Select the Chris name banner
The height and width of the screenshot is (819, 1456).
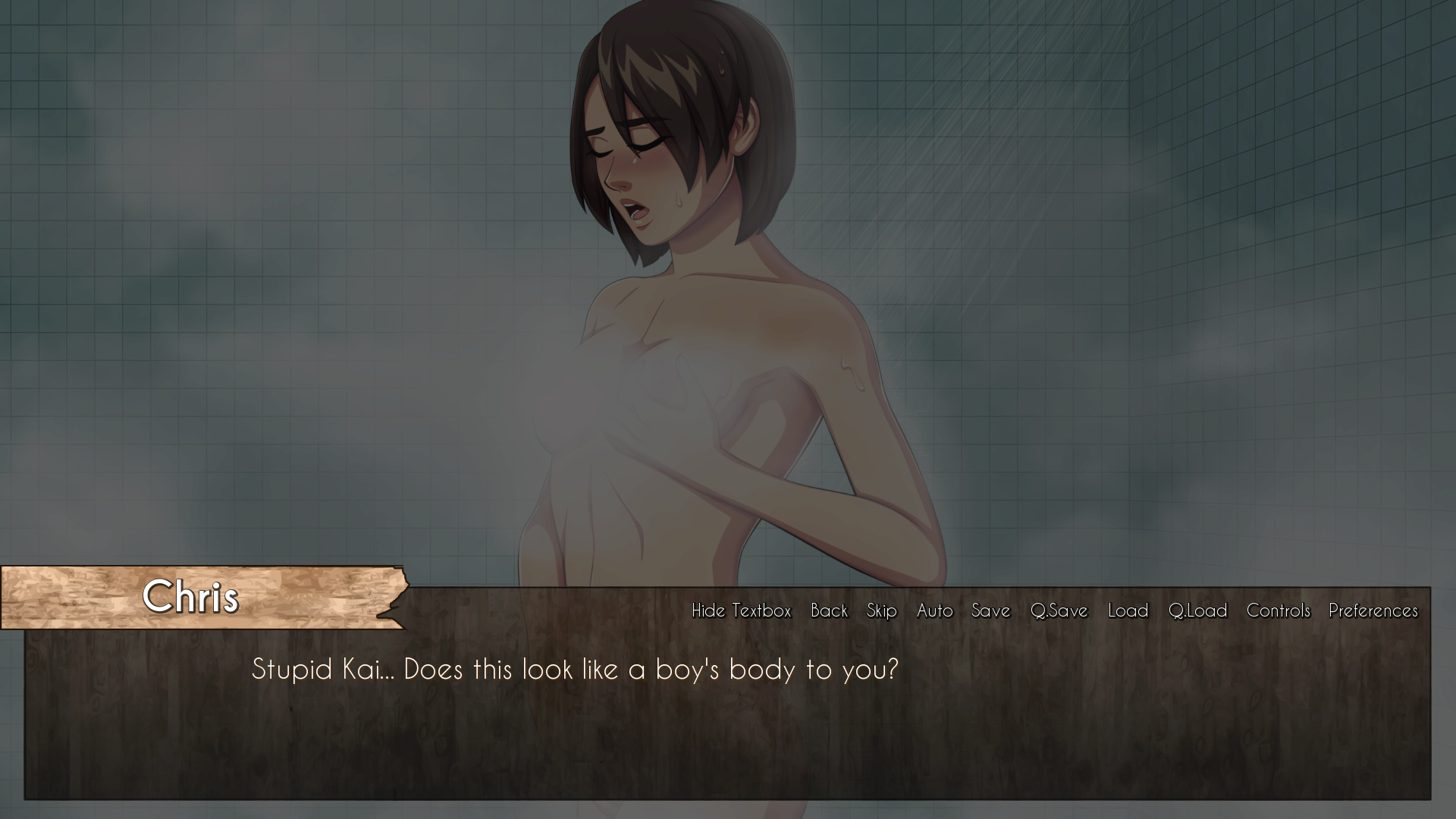[192, 598]
